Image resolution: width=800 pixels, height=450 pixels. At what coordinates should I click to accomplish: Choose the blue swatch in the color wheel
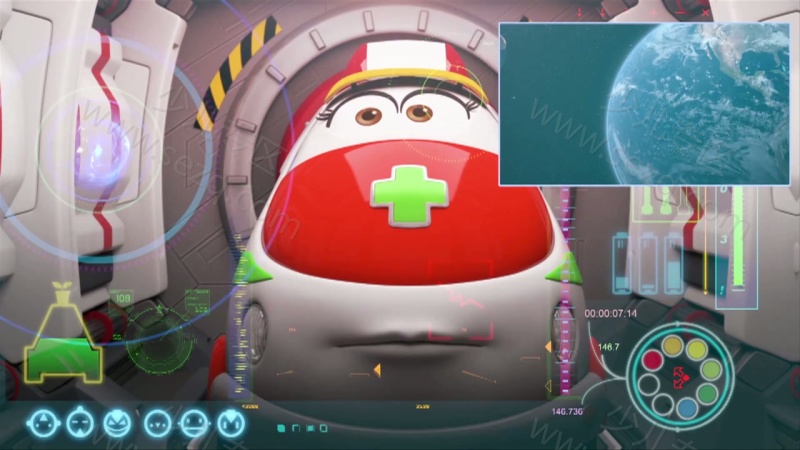coord(685,407)
